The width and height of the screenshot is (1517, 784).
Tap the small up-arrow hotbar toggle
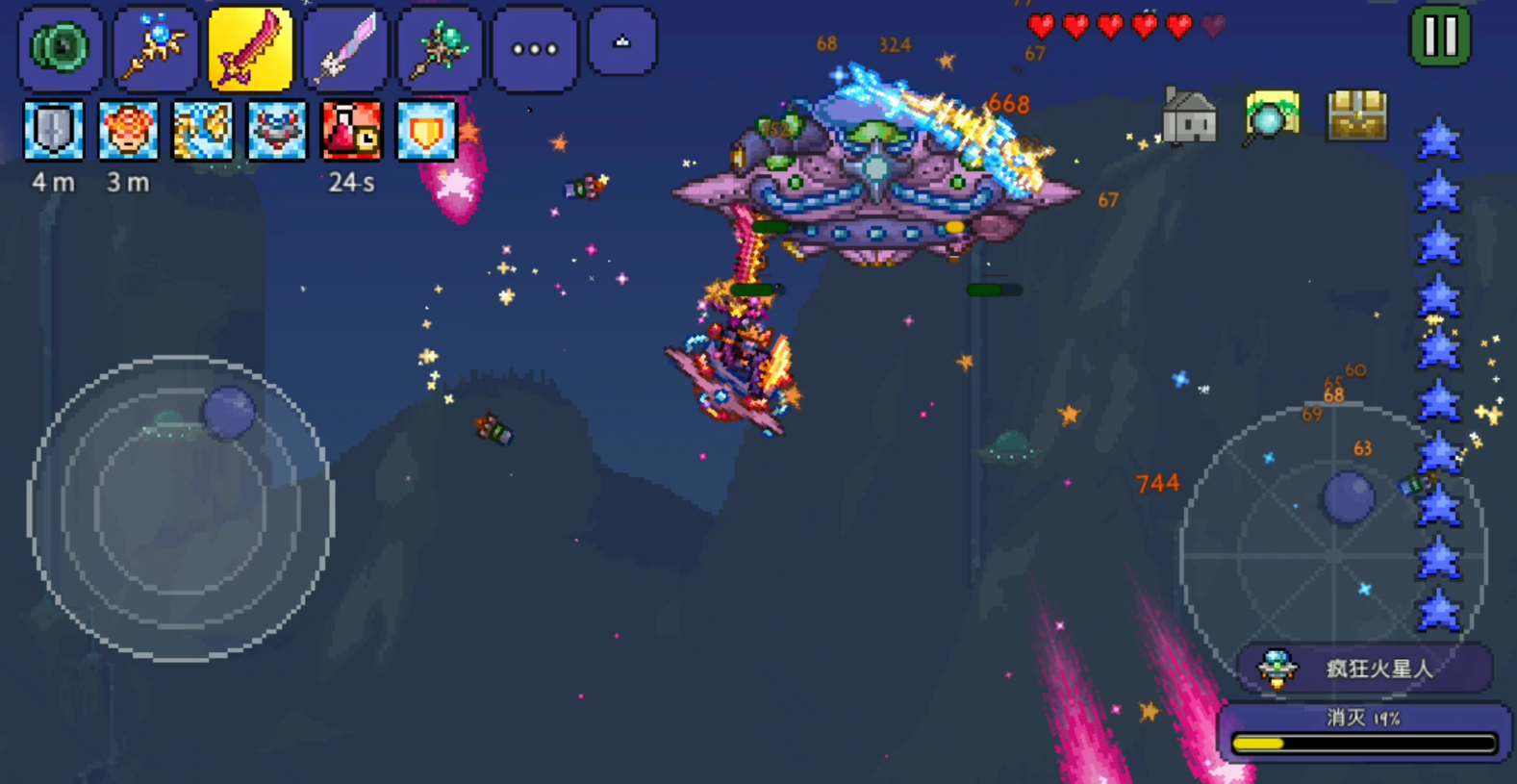[622, 42]
